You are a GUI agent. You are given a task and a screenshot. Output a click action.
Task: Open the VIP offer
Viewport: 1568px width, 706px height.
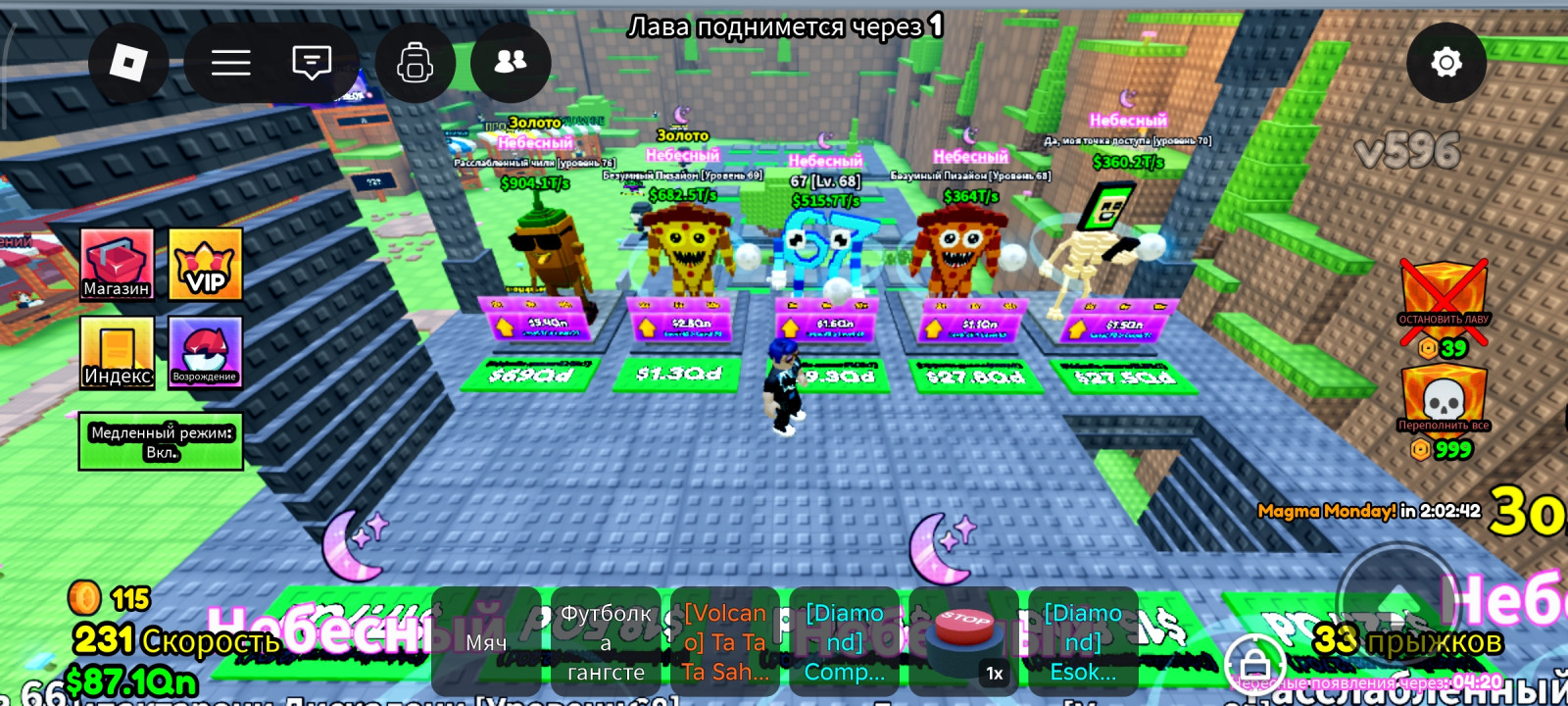206,264
